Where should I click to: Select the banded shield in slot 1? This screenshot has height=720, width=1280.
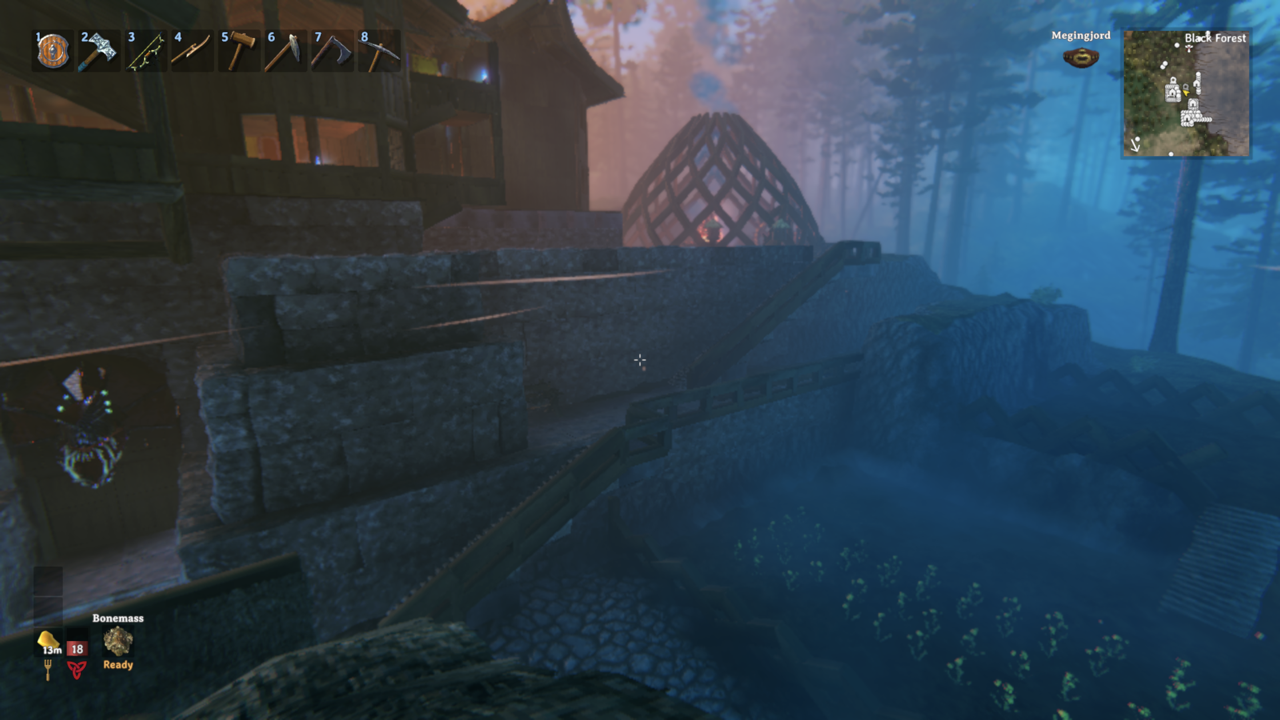click(53, 51)
